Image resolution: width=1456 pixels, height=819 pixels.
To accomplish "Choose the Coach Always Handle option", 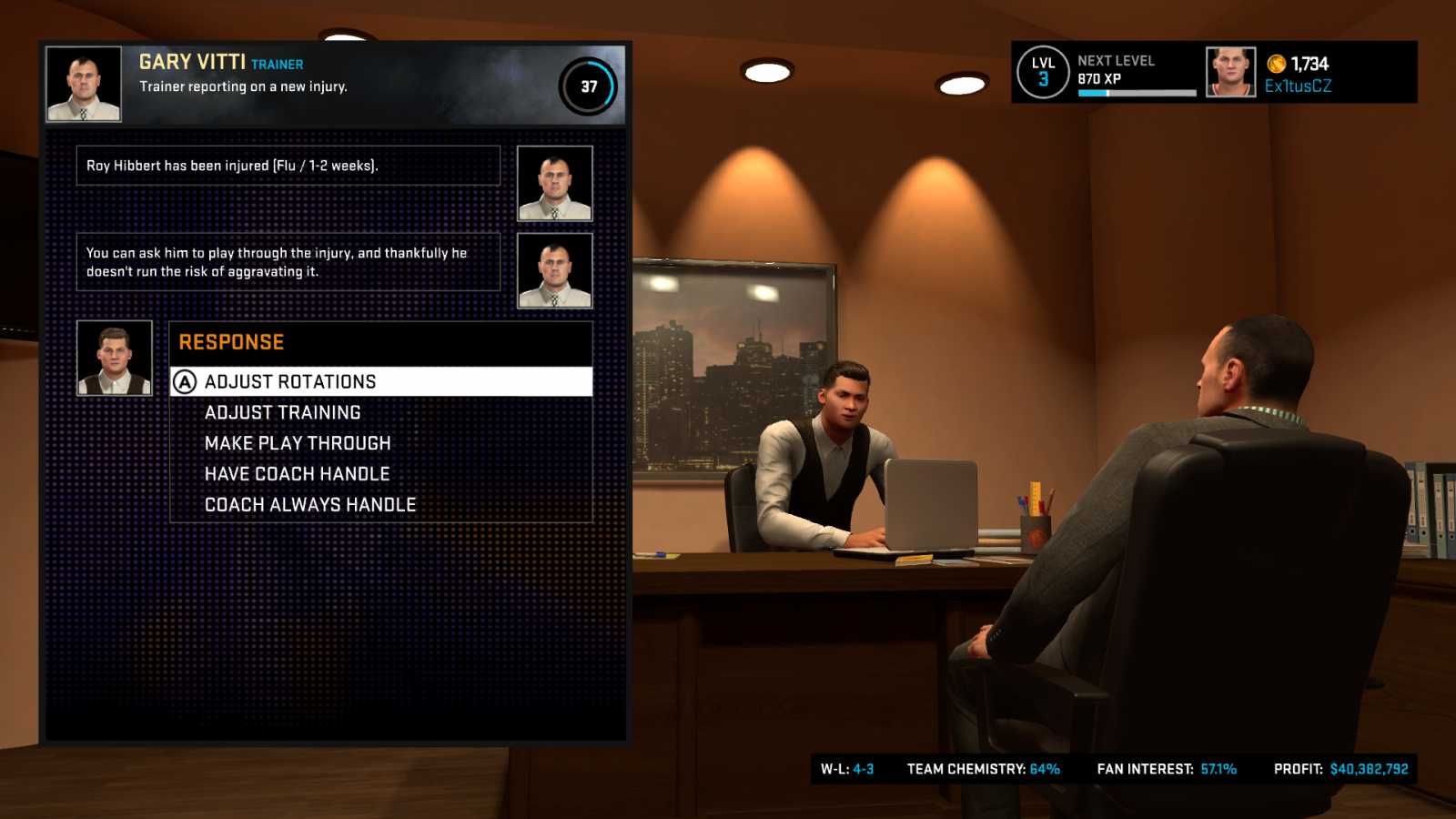I will (x=310, y=503).
